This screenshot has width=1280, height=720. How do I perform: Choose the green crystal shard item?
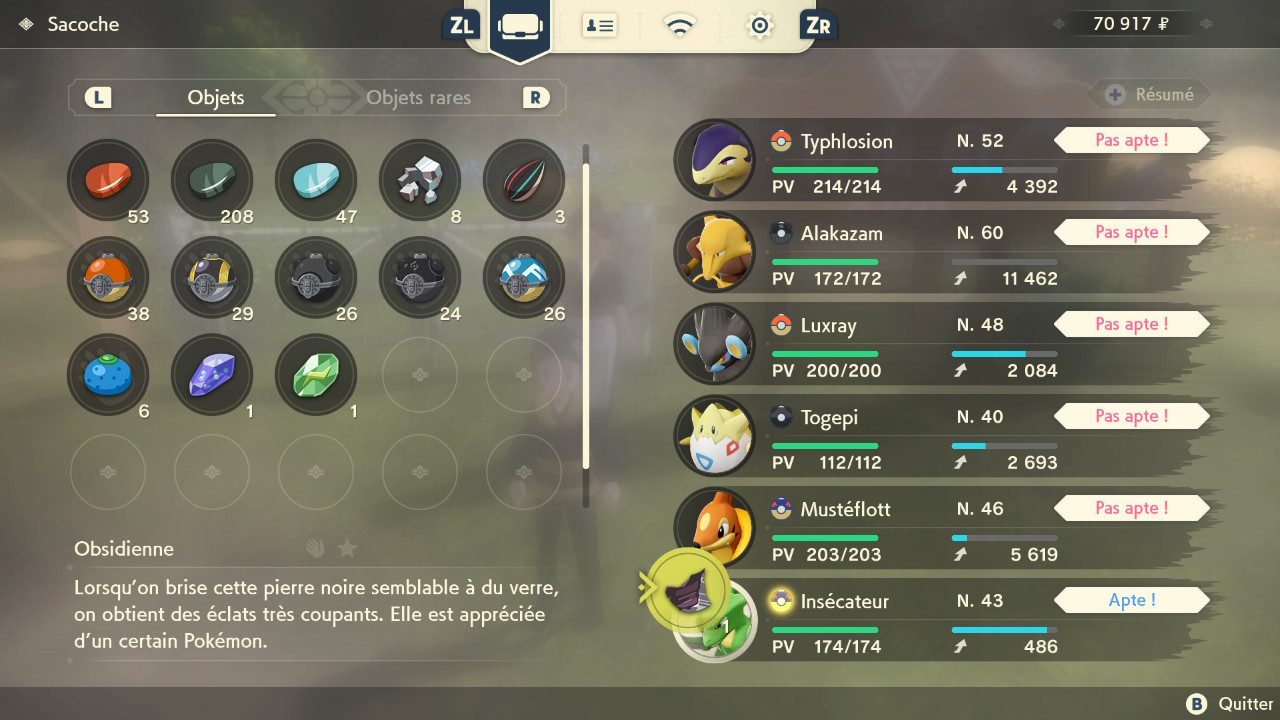pyautogui.click(x=316, y=375)
